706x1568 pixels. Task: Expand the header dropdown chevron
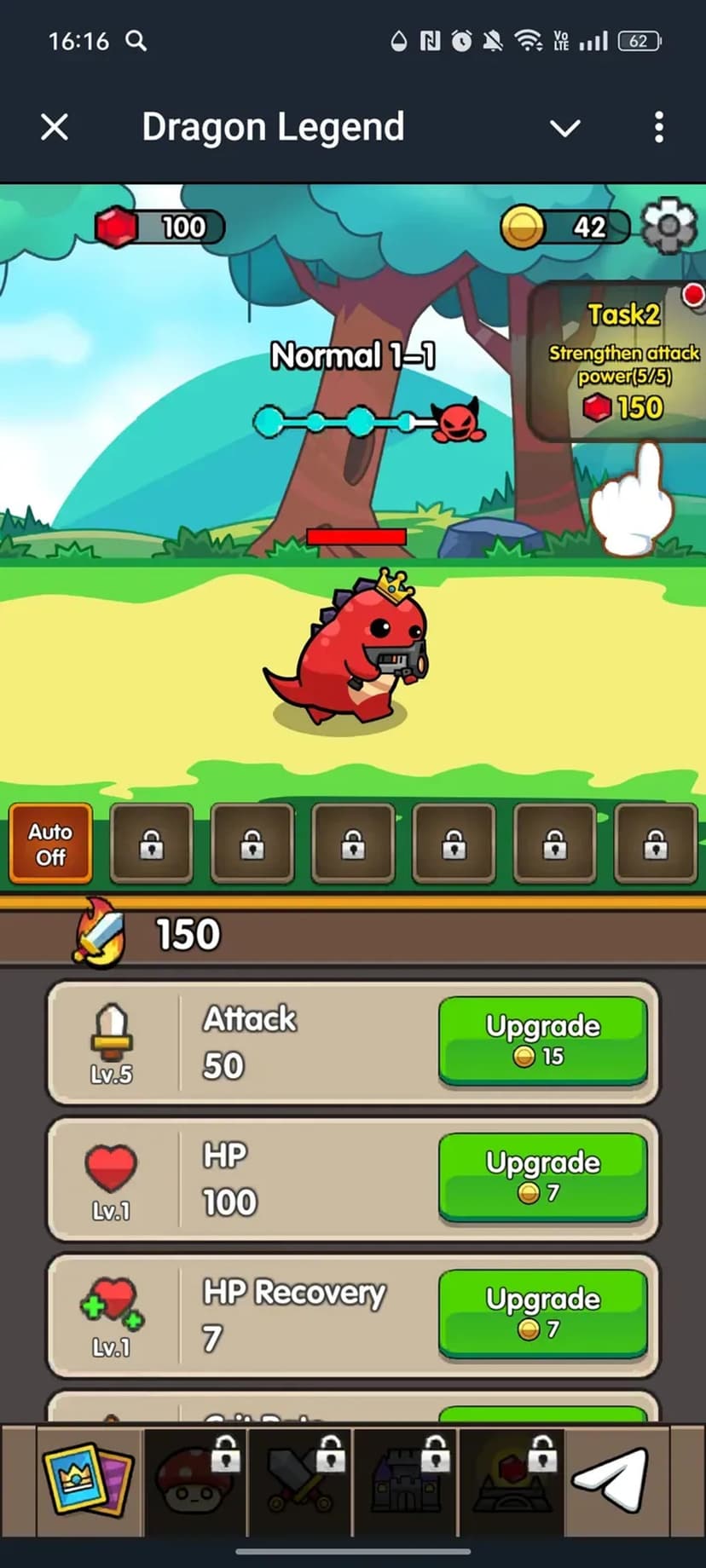[x=564, y=128]
